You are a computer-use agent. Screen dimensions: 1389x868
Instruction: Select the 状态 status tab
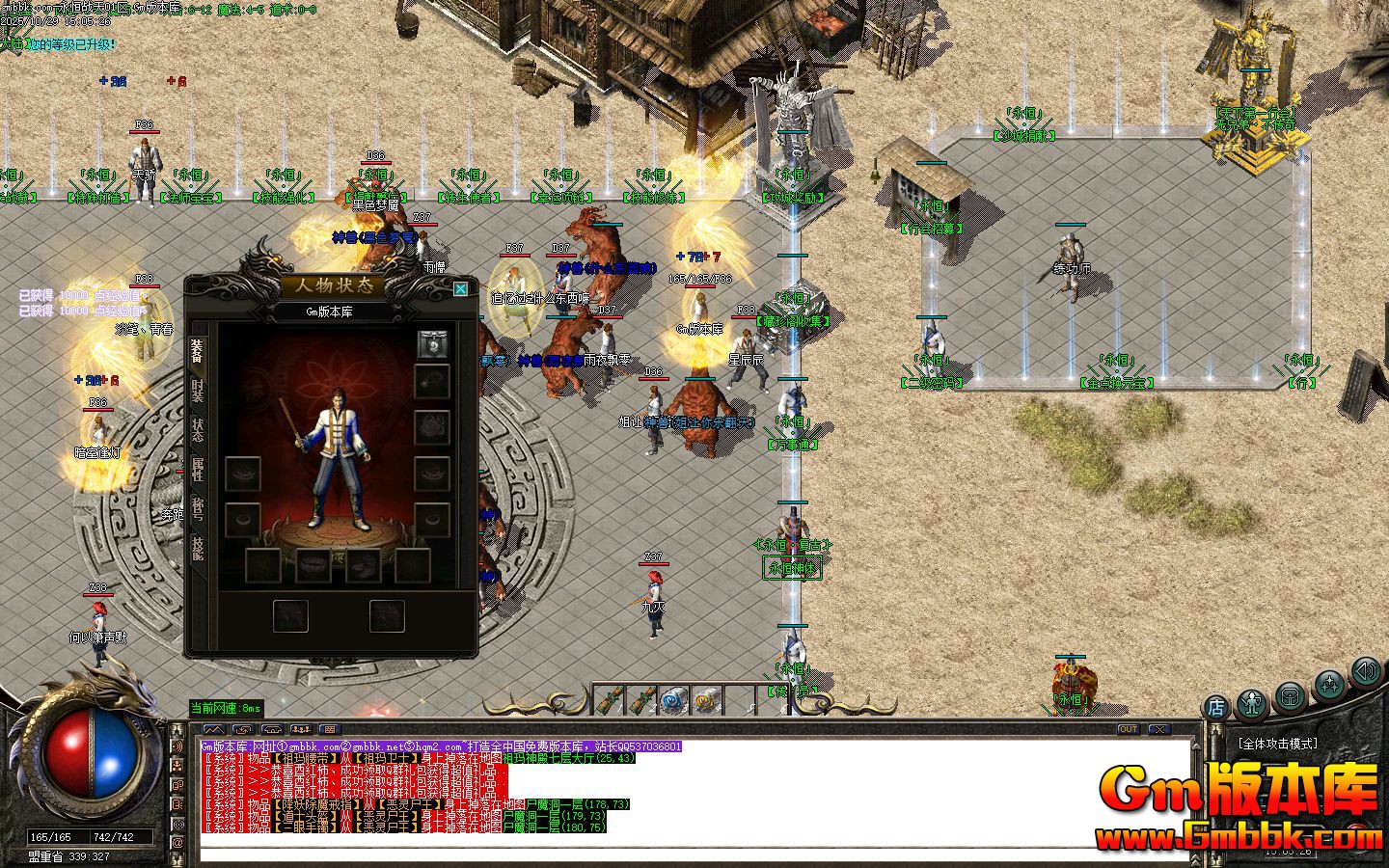[x=197, y=430]
